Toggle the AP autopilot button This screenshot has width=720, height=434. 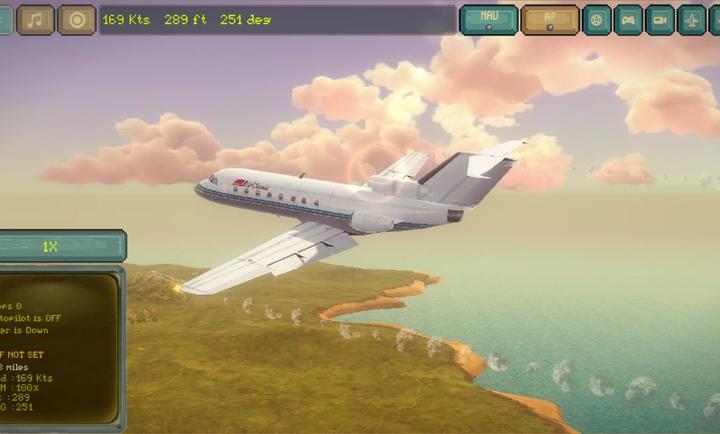(550, 19)
